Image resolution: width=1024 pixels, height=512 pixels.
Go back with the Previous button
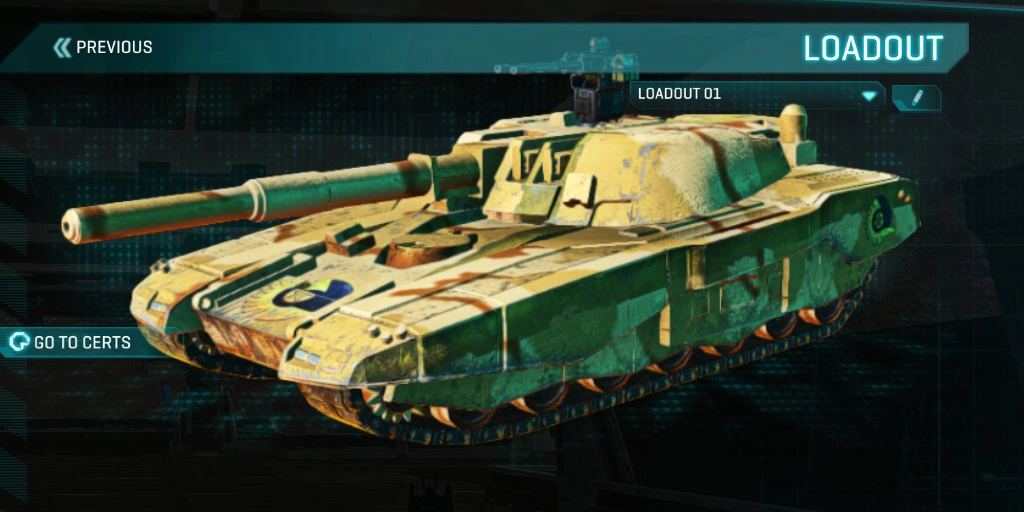click(x=103, y=47)
